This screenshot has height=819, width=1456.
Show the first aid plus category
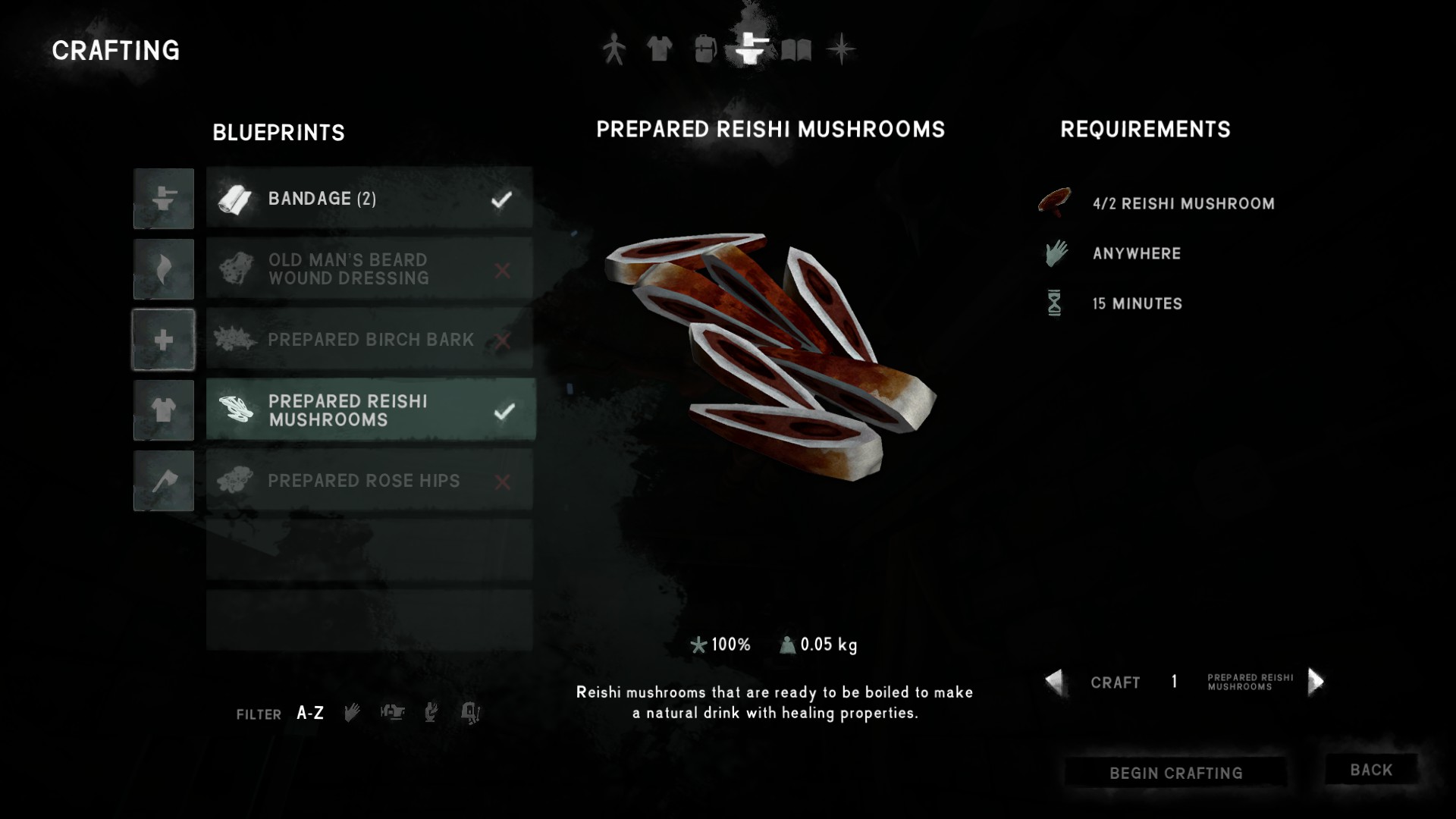[x=164, y=340]
